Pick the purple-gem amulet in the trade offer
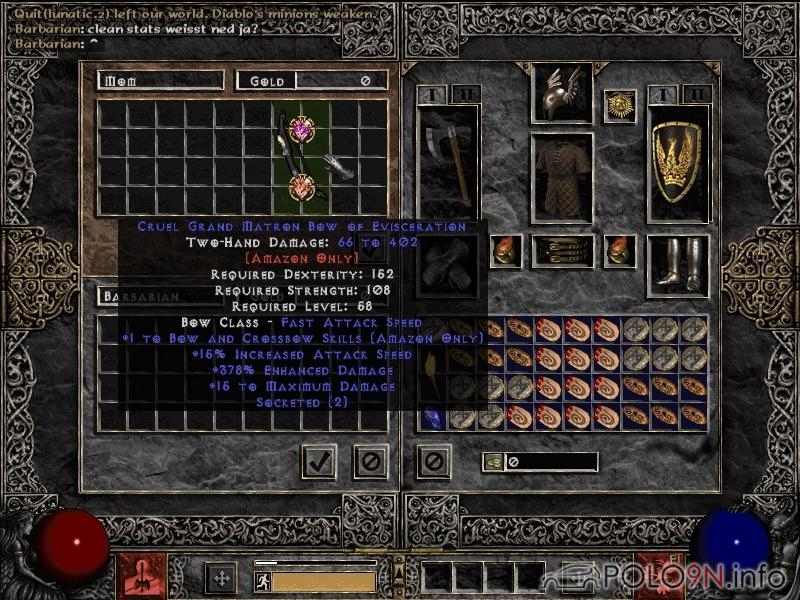Screen dimensions: 800x600 click(302, 128)
